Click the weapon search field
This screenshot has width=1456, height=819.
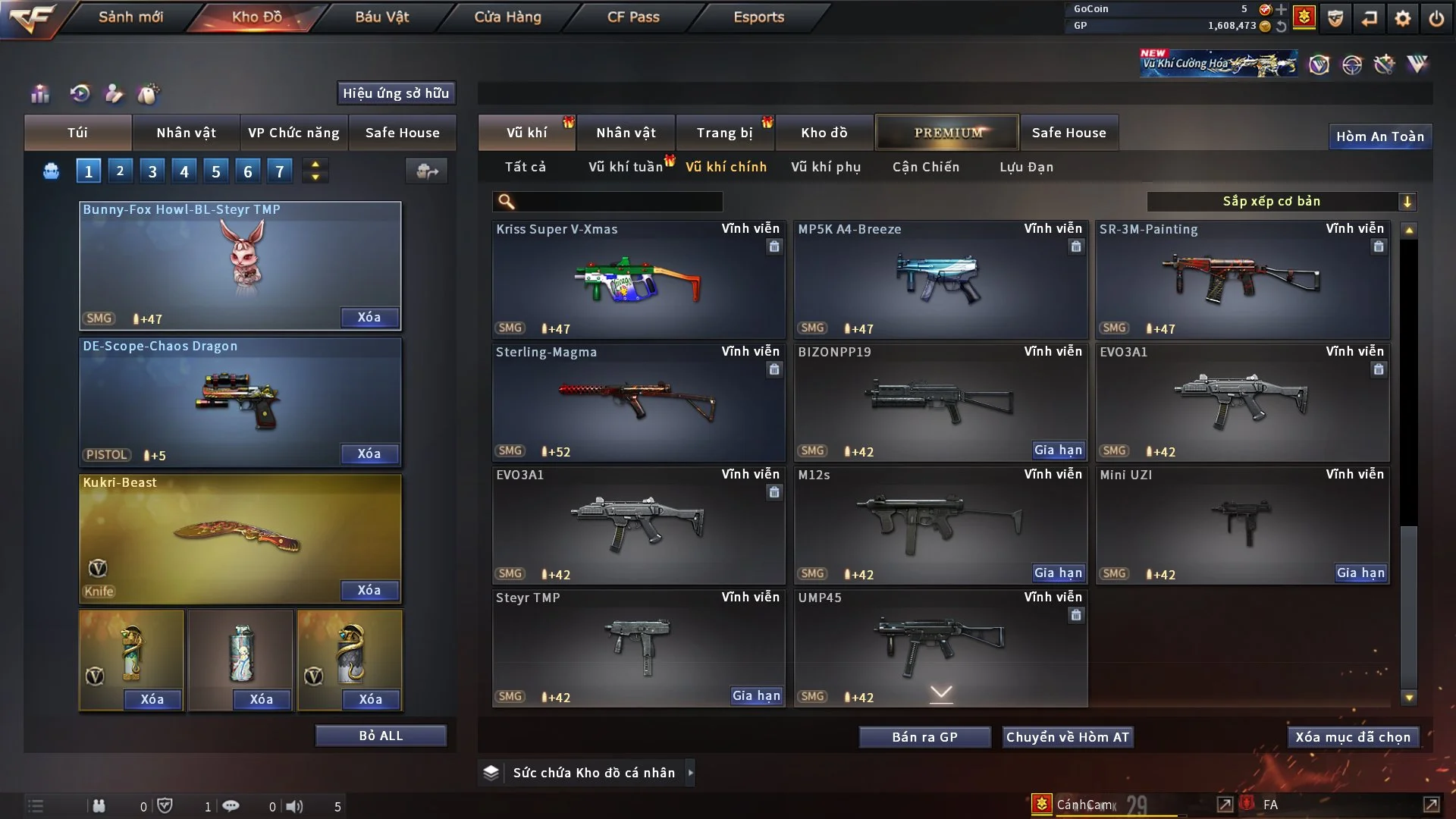point(618,202)
